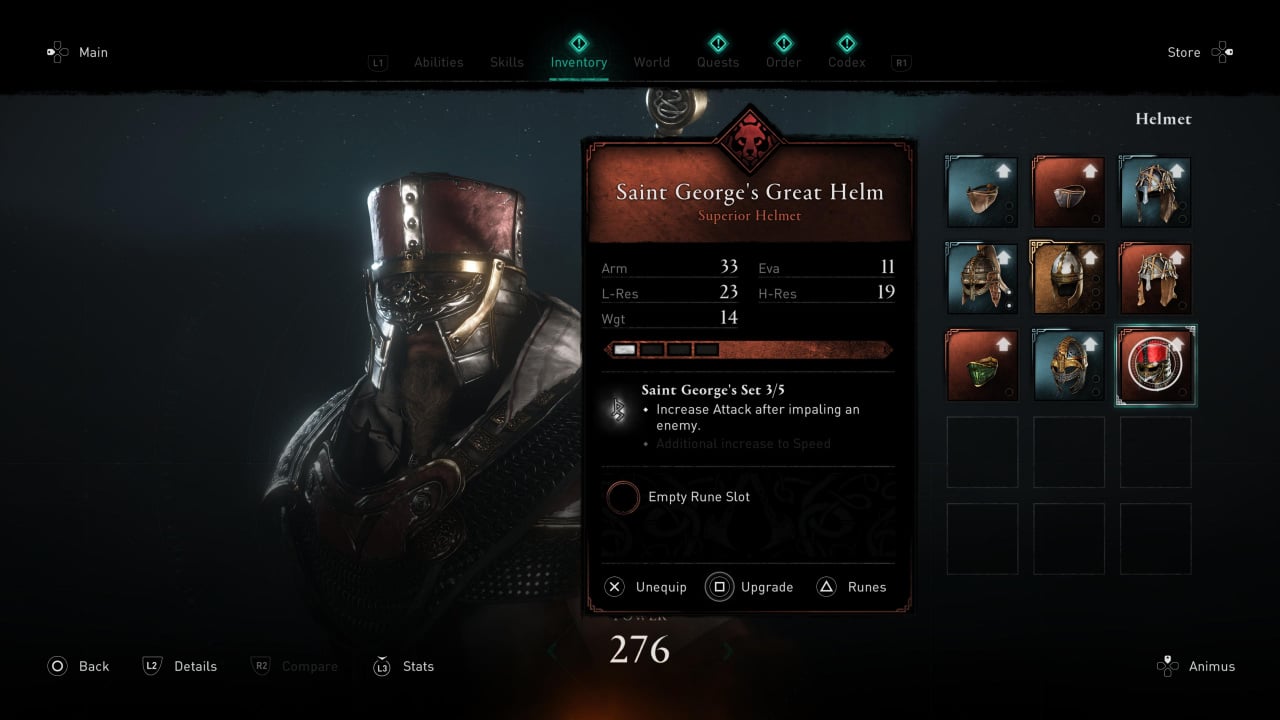1280x720 pixels.
Task: Show the Codex tab
Action: (x=846, y=62)
